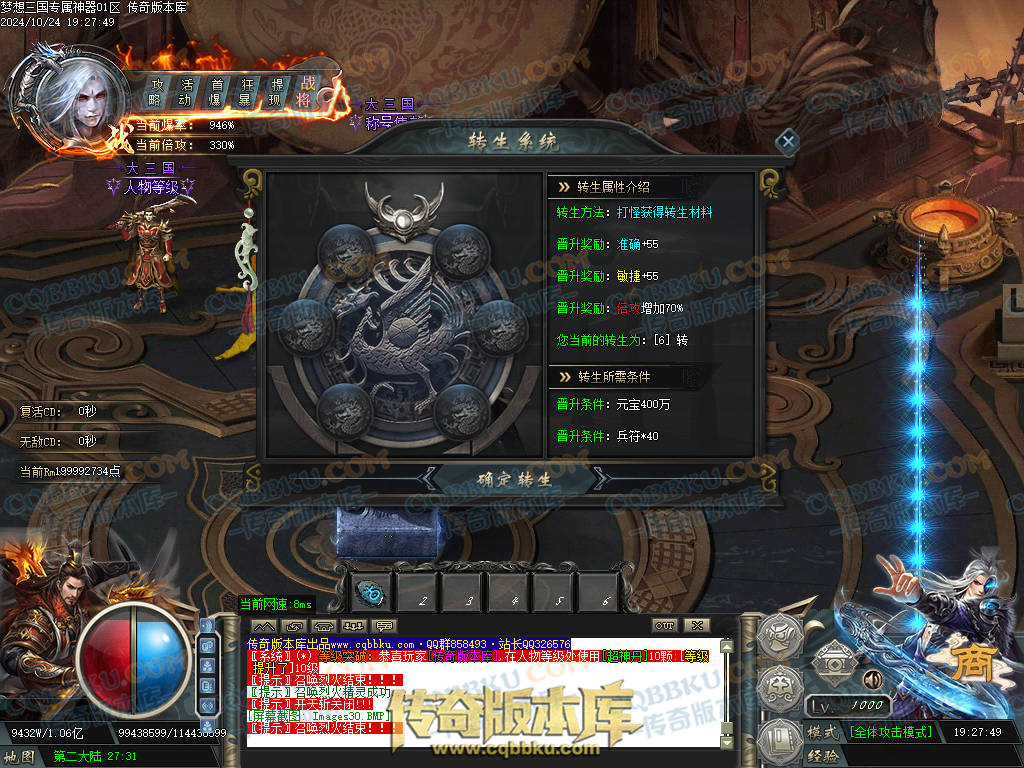Open the 活动 events menu

(186, 92)
